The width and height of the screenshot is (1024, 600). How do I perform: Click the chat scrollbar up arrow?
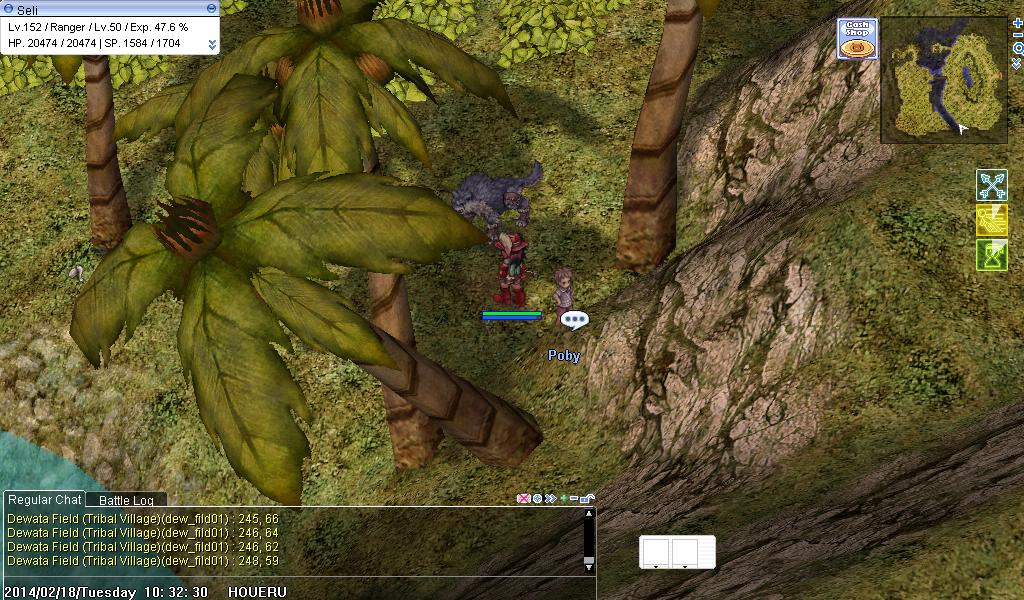point(589,515)
